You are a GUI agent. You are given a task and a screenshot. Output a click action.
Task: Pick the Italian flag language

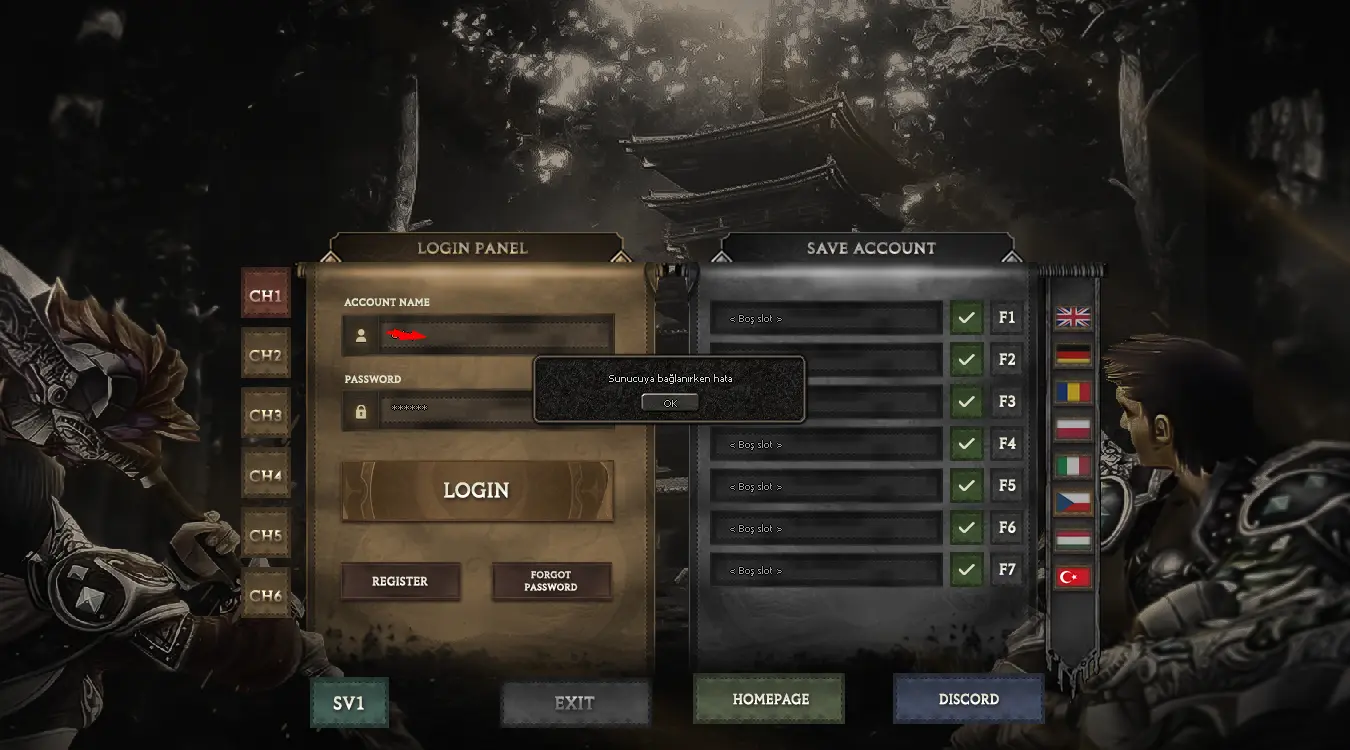click(x=1073, y=466)
